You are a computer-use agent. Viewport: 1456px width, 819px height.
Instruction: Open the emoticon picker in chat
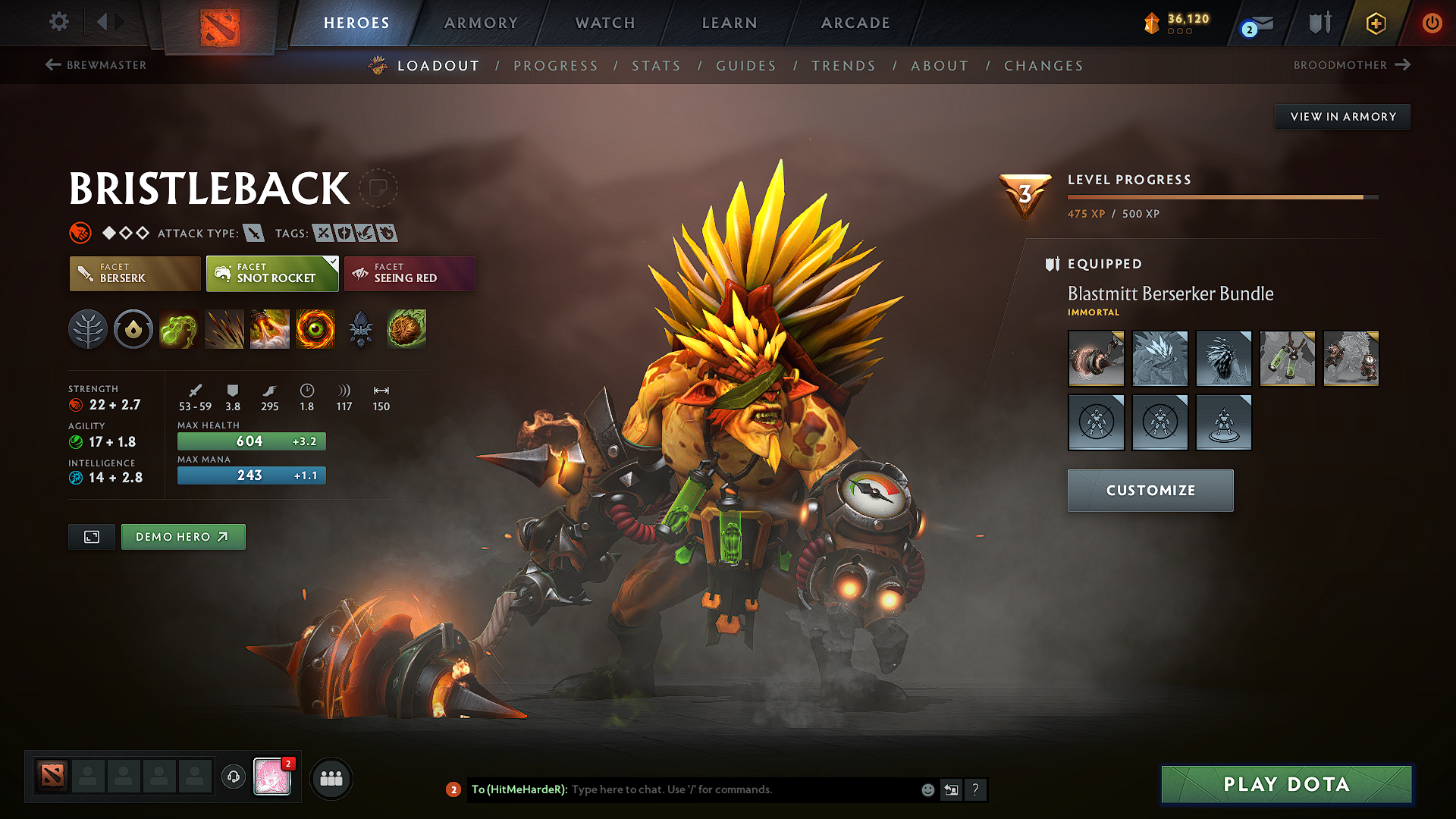click(x=927, y=789)
